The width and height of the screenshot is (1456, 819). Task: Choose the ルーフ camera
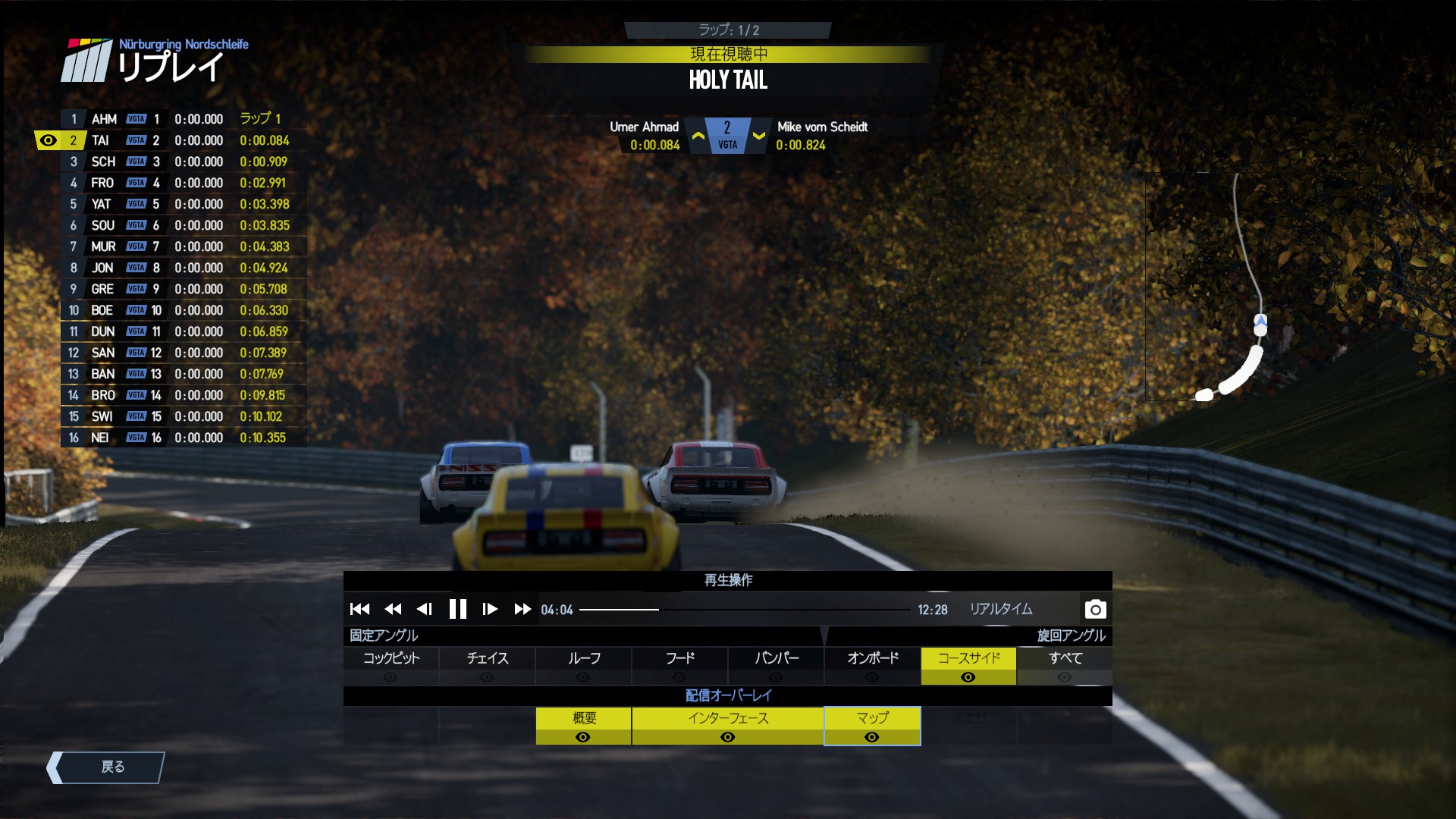583,665
